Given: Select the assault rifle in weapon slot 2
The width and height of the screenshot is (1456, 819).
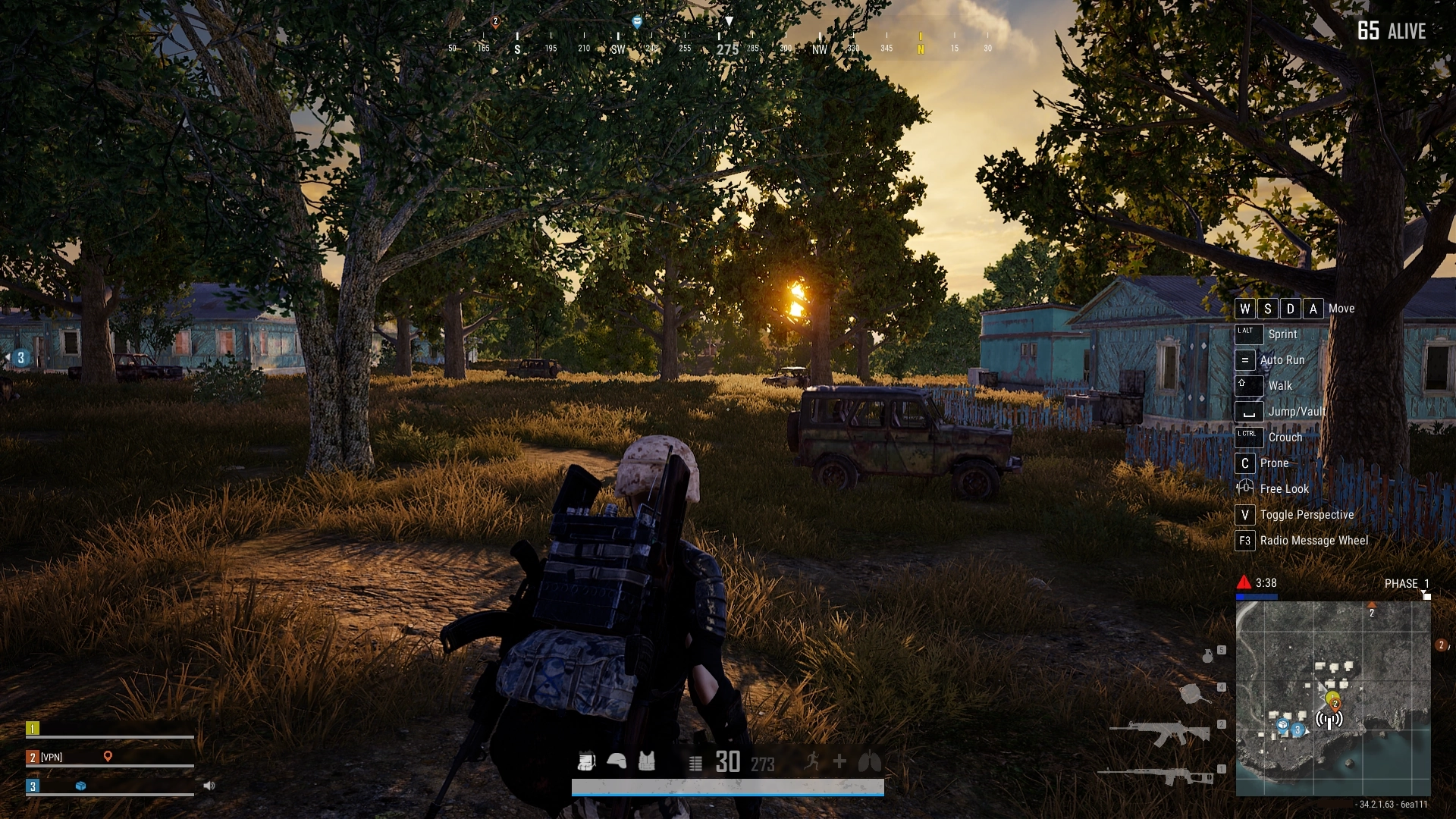Looking at the screenshot, I should coord(1159,733).
